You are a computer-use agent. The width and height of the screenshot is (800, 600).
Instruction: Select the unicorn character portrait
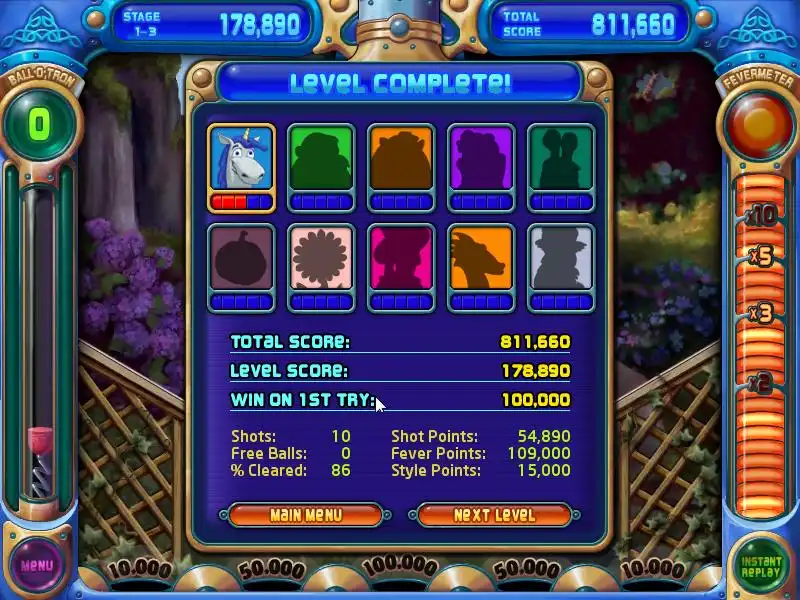point(241,158)
